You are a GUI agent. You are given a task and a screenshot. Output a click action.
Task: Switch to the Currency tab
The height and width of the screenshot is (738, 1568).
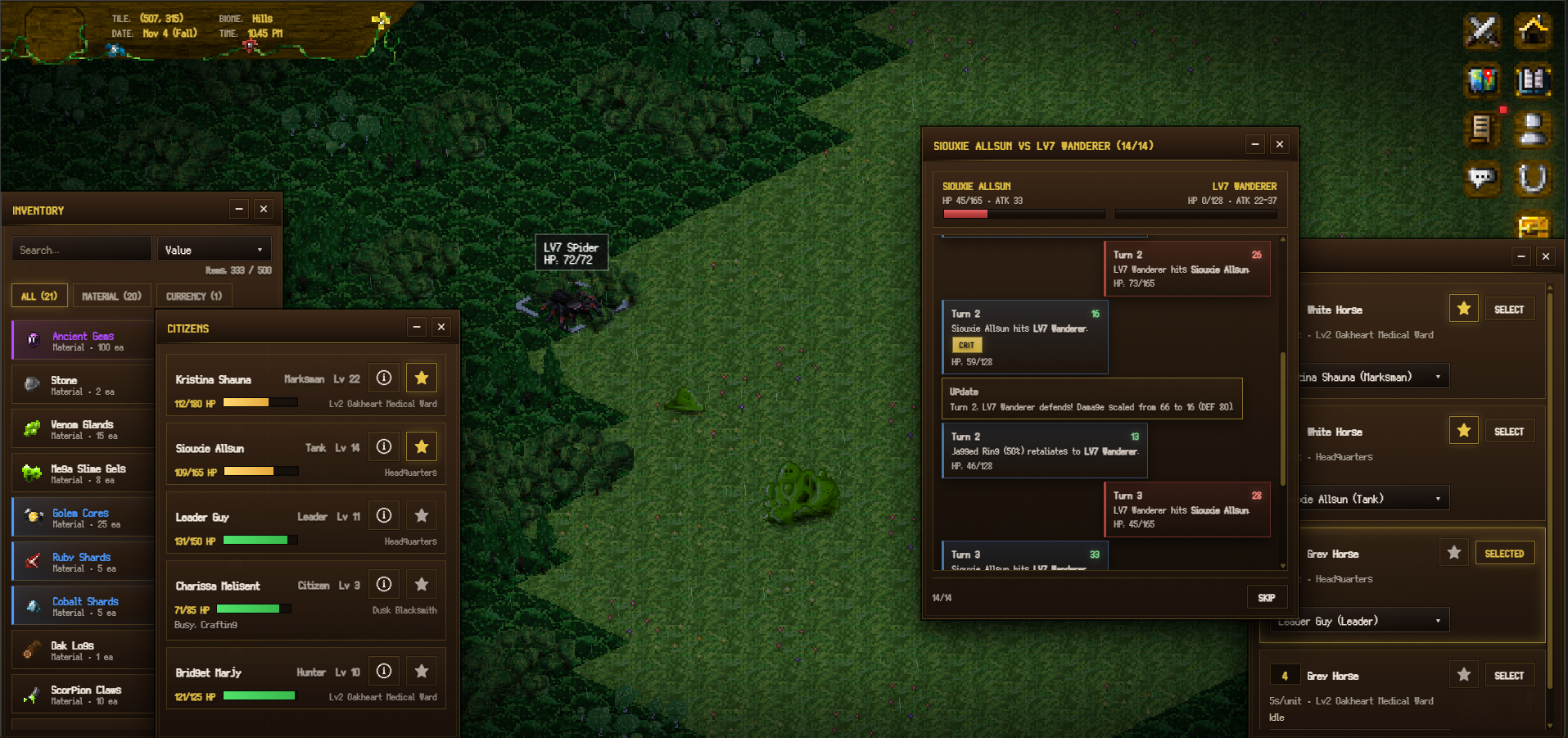(x=193, y=296)
